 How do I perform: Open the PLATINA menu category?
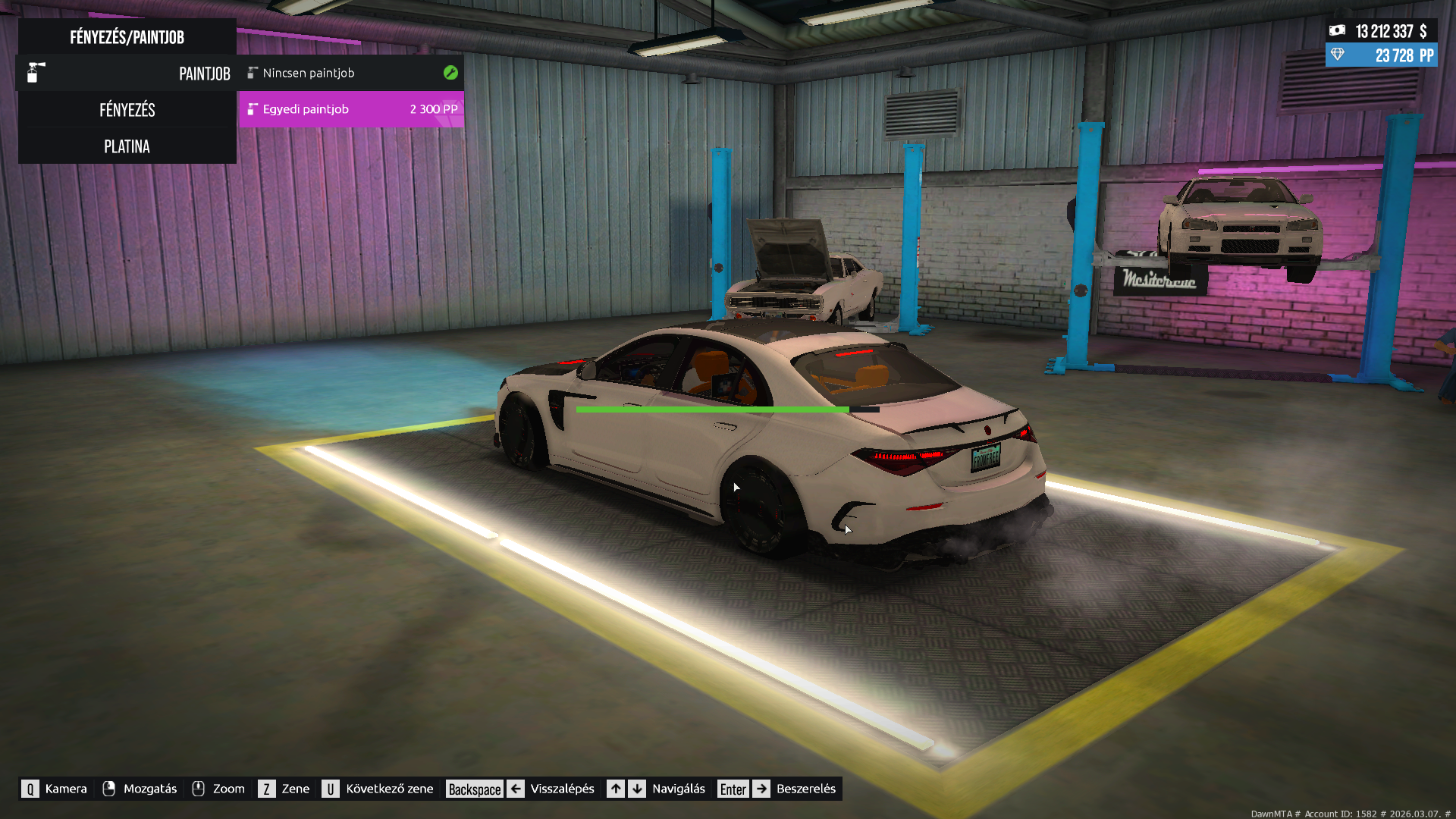click(127, 146)
